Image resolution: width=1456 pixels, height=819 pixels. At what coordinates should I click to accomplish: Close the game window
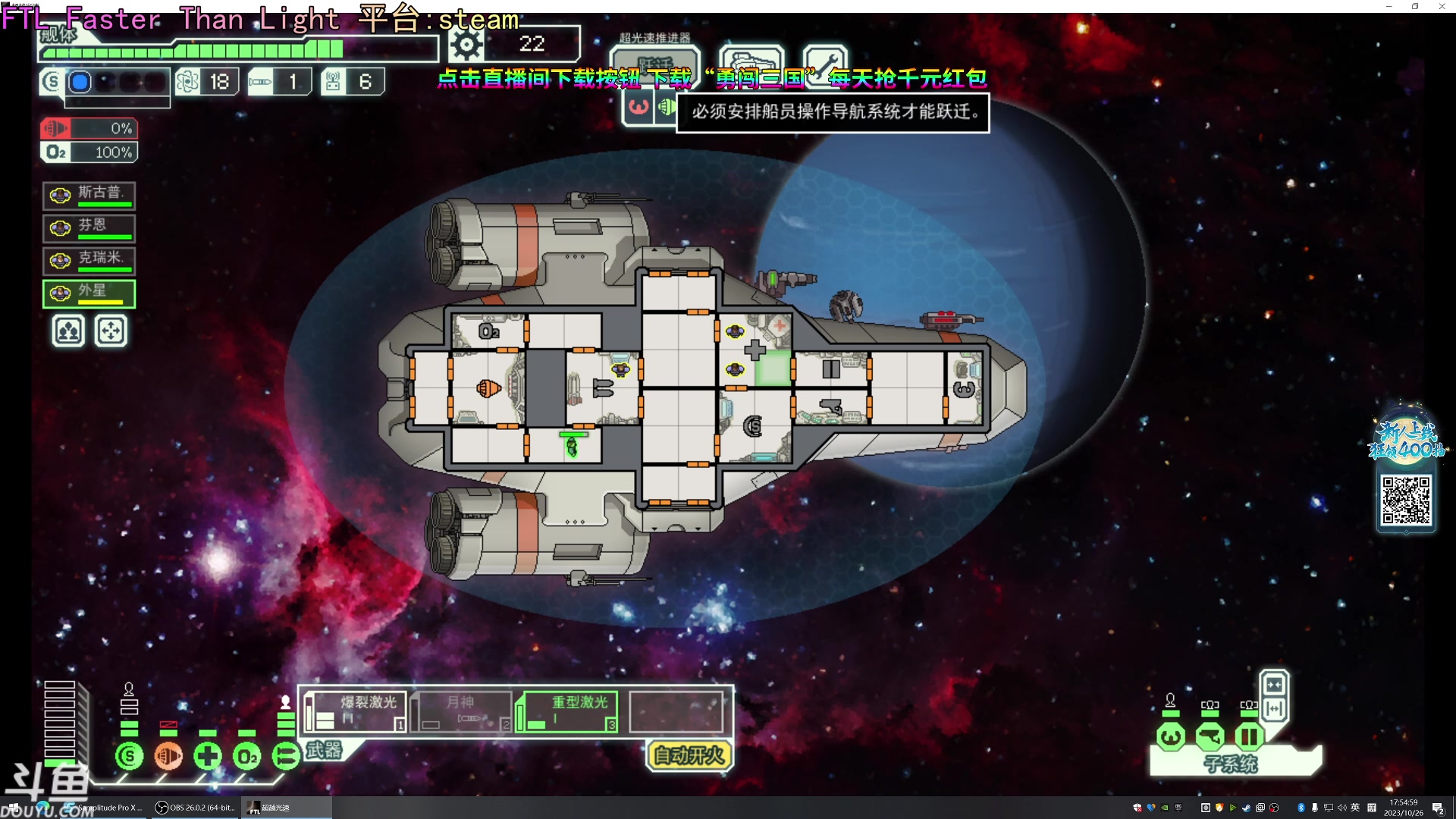coord(1442,6)
